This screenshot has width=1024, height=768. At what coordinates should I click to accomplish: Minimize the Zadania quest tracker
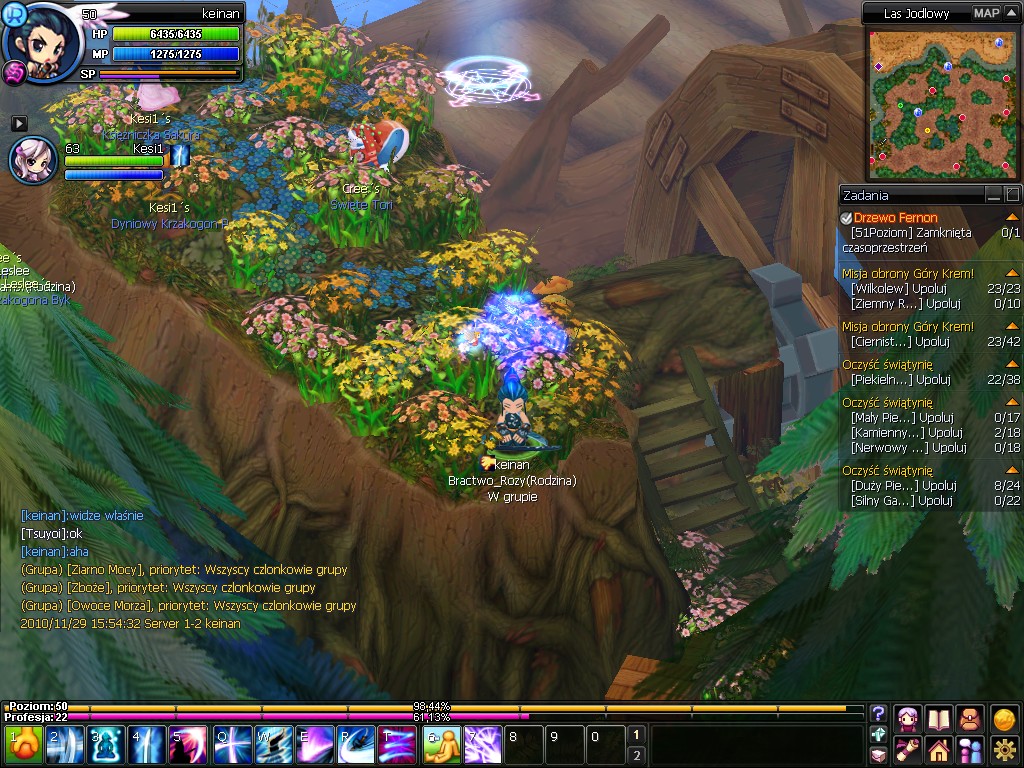[993, 195]
